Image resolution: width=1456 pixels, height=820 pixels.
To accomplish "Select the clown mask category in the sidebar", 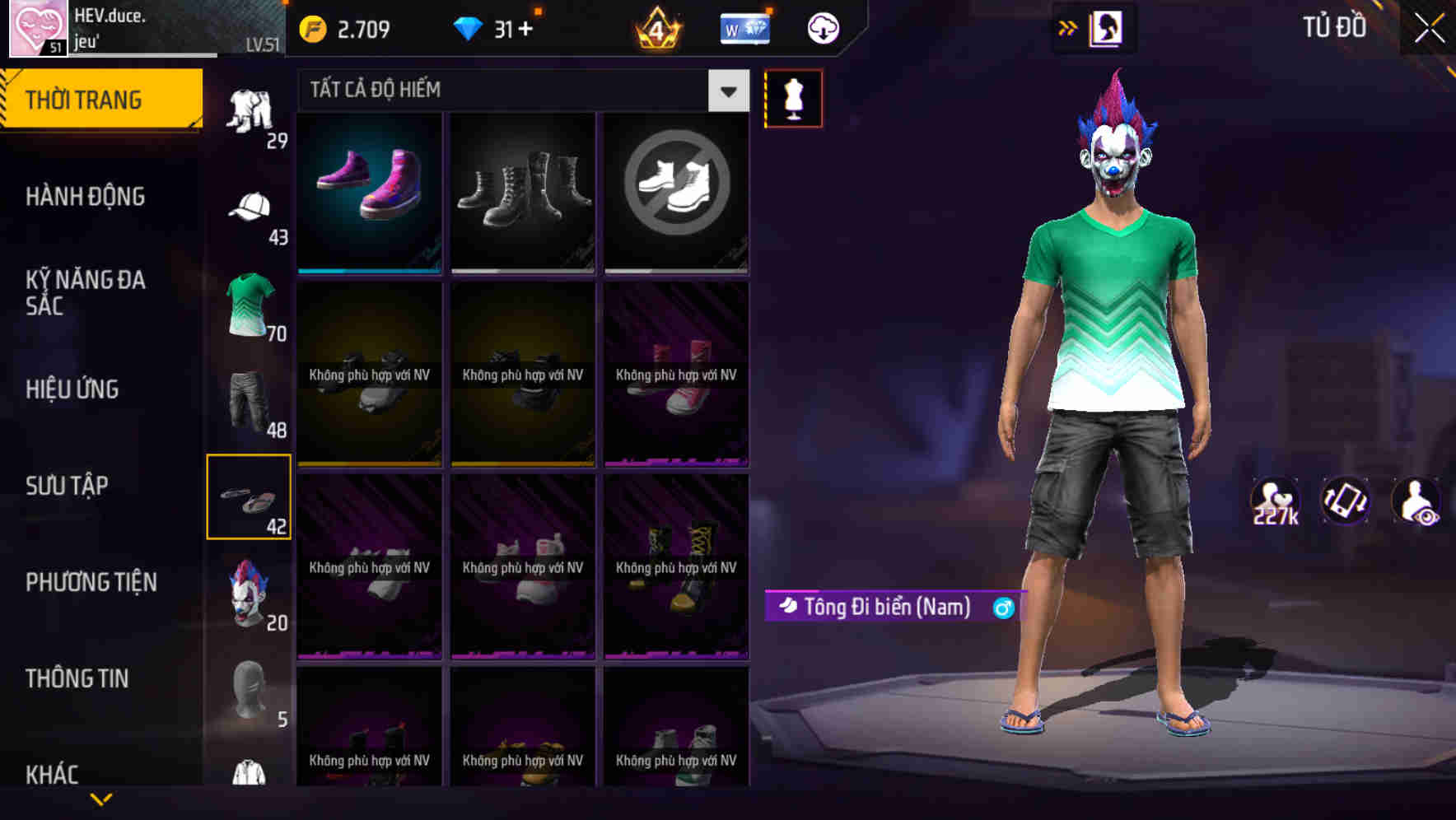I will [249, 591].
